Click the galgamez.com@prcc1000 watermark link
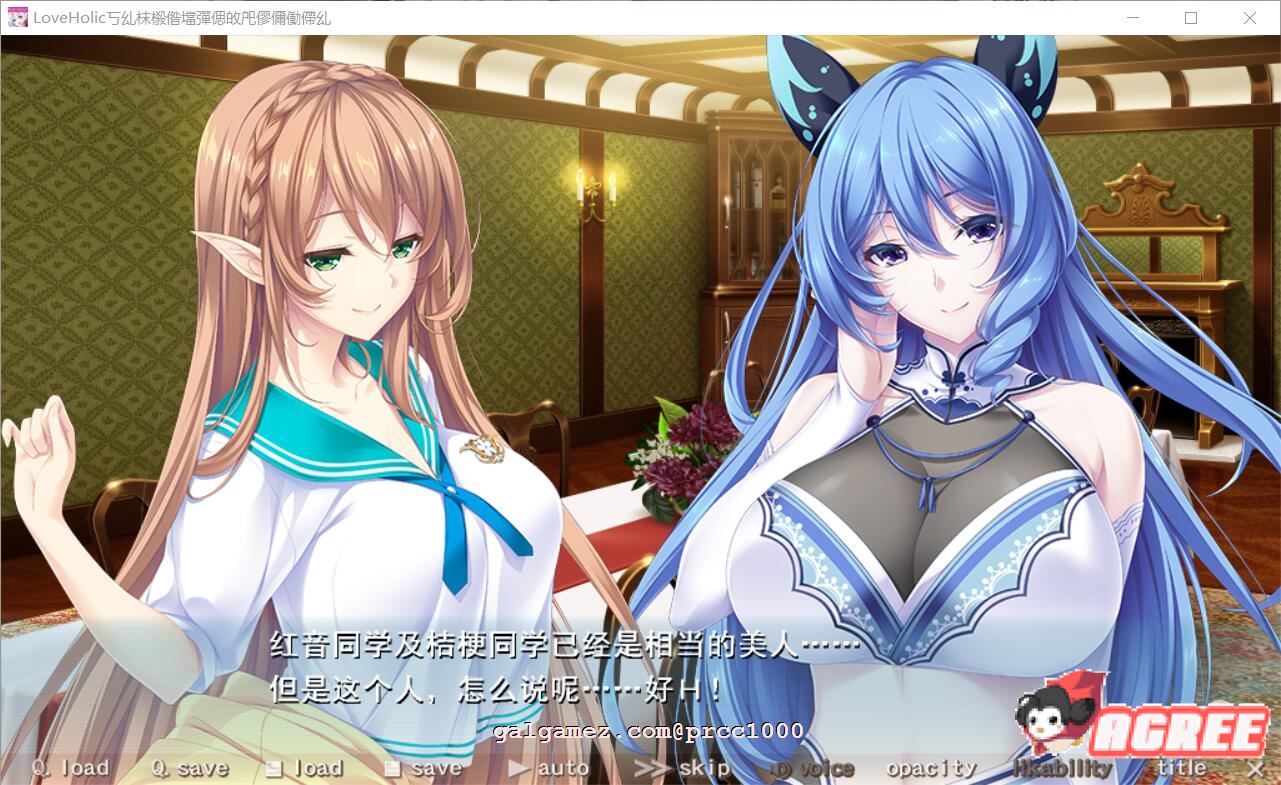The height and width of the screenshot is (785, 1281). coord(645,731)
